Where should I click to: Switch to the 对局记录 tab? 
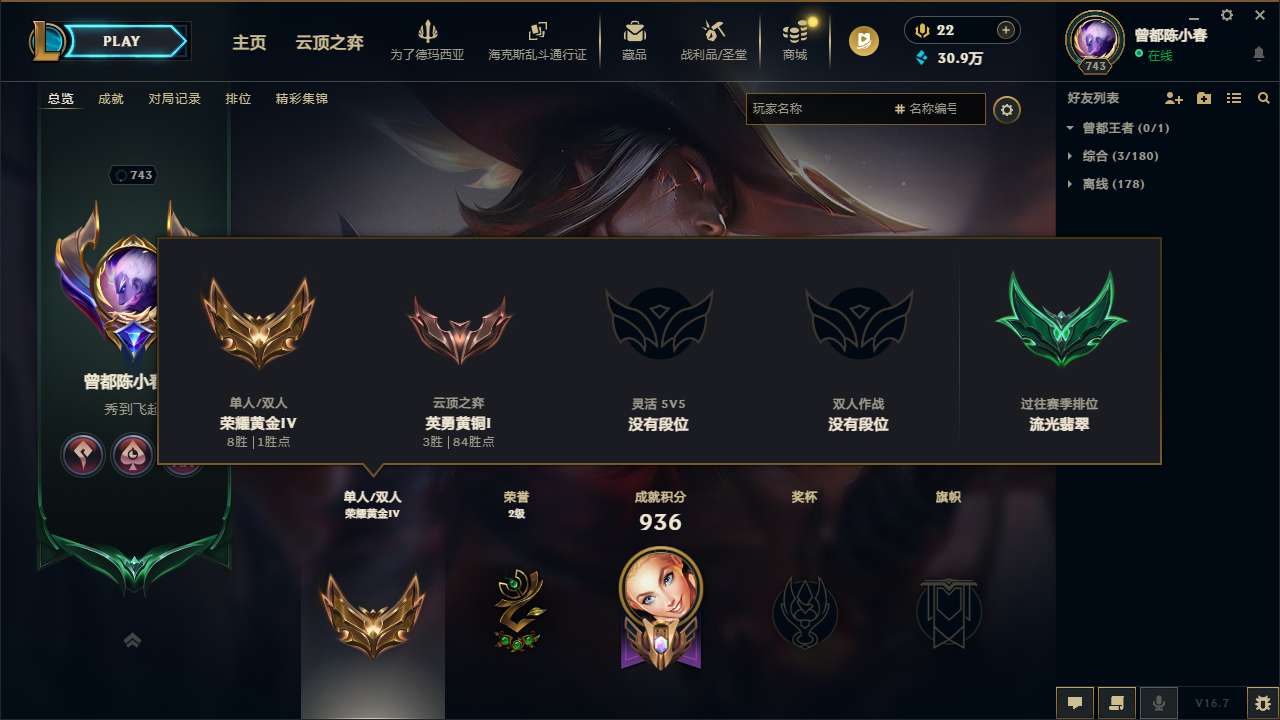(x=174, y=99)
